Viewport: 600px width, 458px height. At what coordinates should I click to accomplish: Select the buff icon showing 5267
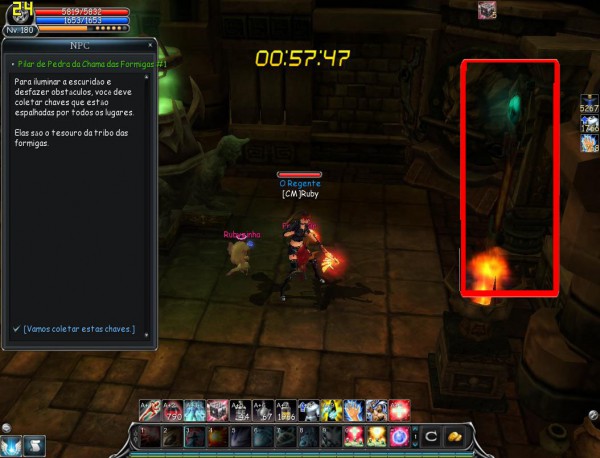coord(589,104)
